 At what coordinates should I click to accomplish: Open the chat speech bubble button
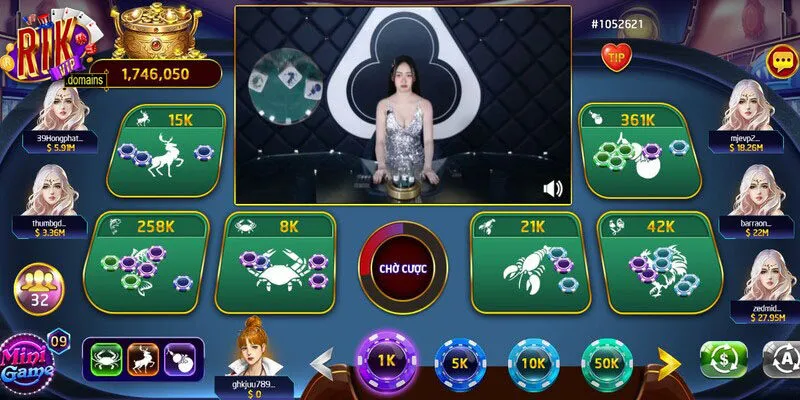tap(780, 61)
